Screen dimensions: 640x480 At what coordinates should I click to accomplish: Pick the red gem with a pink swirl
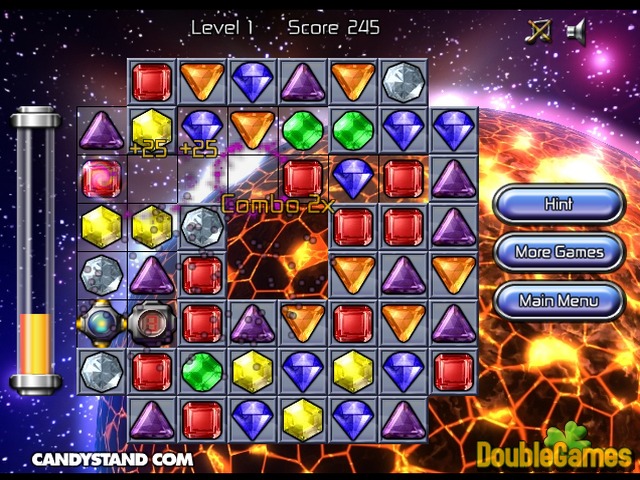102,178
